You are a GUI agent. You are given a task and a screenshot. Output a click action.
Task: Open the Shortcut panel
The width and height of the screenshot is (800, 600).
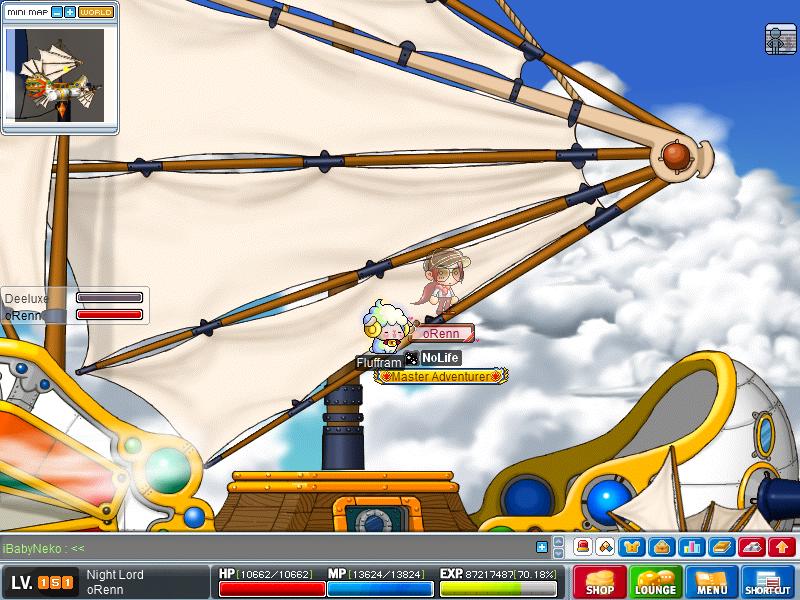tap(768, 582)
